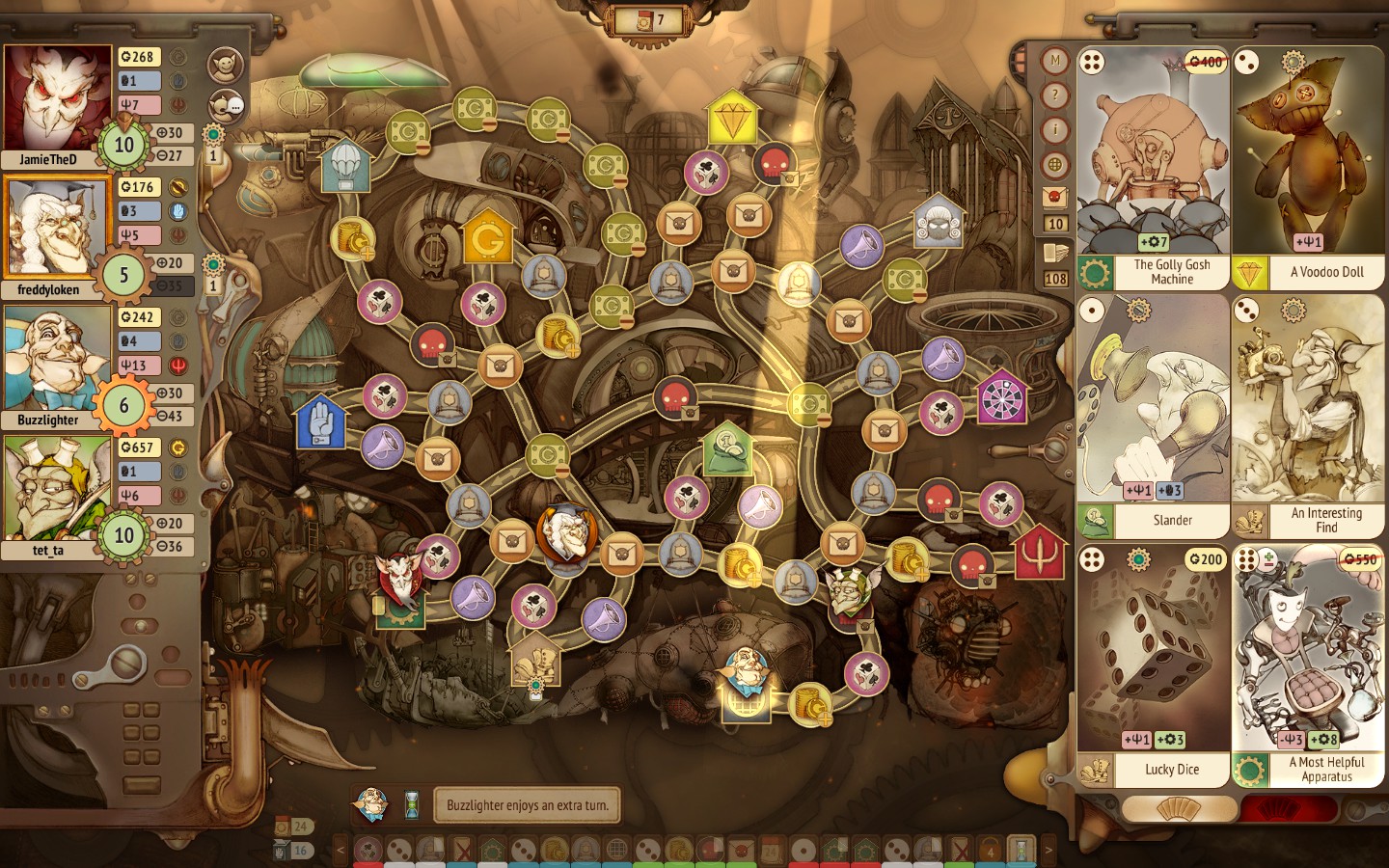The image size is (1389, 868).
Task: View the card deck pile icon
Action: coord(1055,254)
